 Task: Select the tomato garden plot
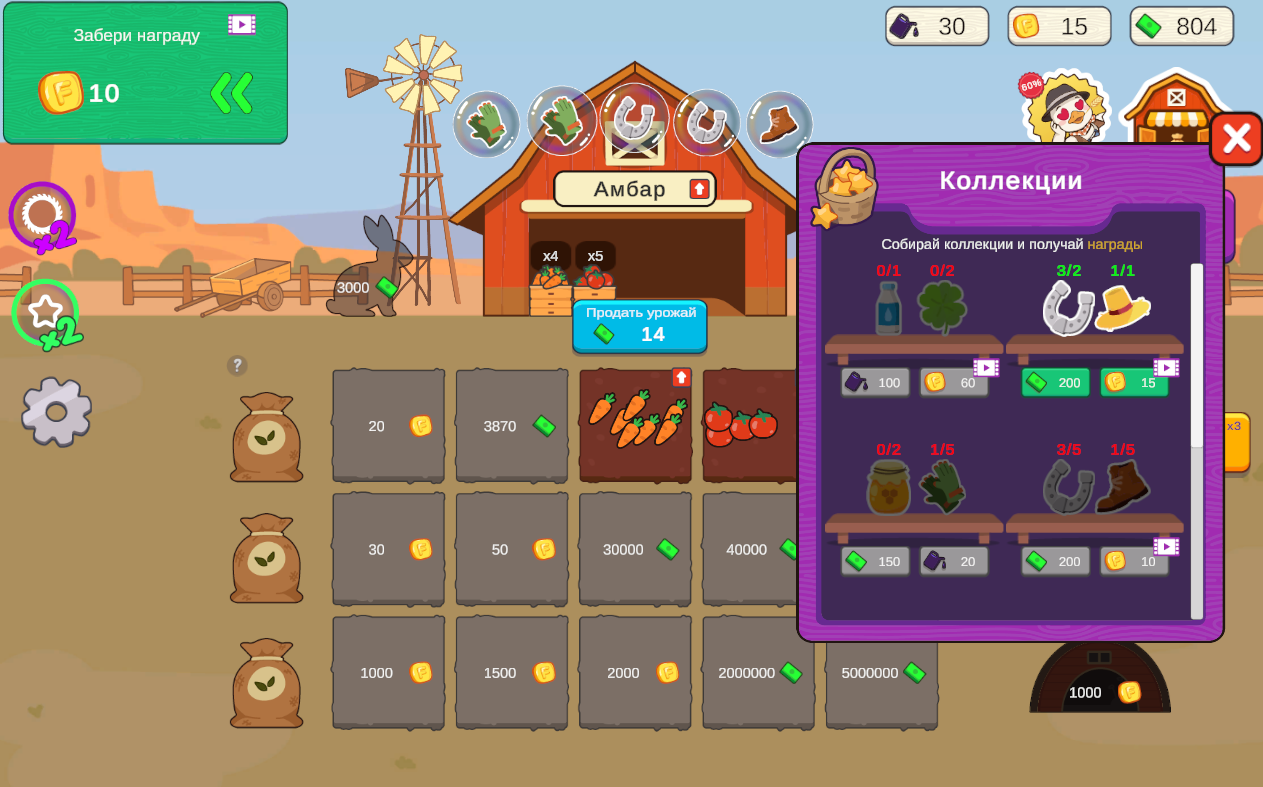750,425
